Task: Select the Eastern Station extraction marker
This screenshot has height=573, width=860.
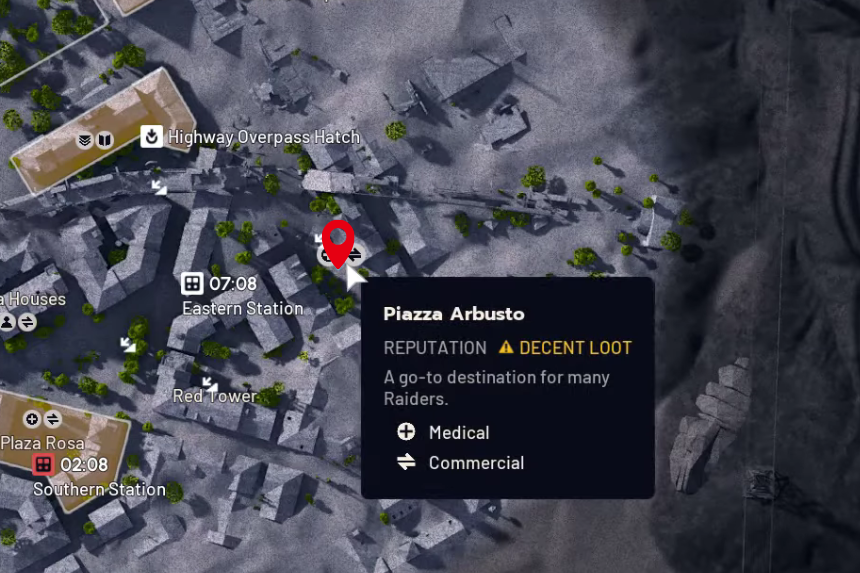Action: point(192,284)
